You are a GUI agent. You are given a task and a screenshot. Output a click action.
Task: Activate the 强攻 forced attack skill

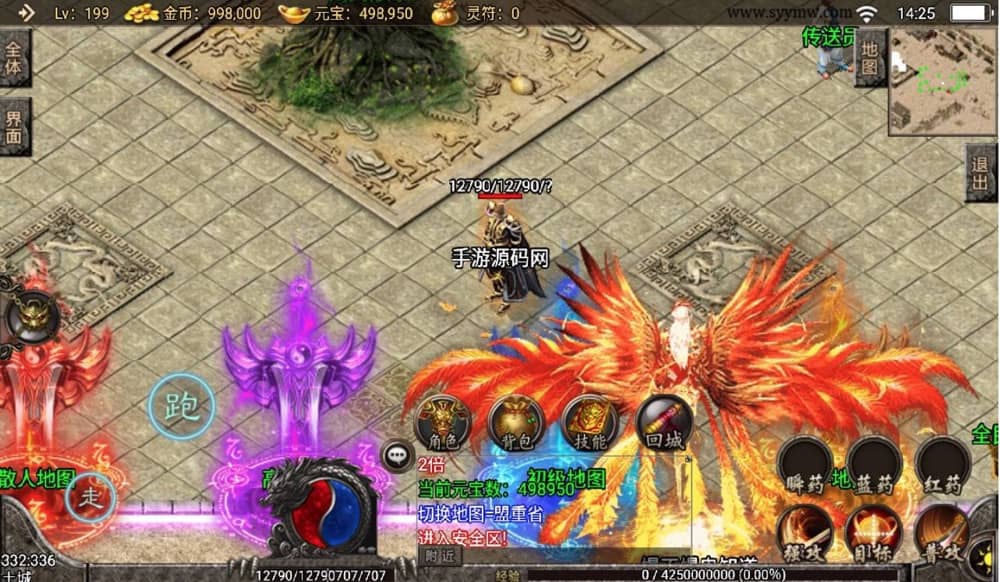pyautogui.click(x=806, y=531)
